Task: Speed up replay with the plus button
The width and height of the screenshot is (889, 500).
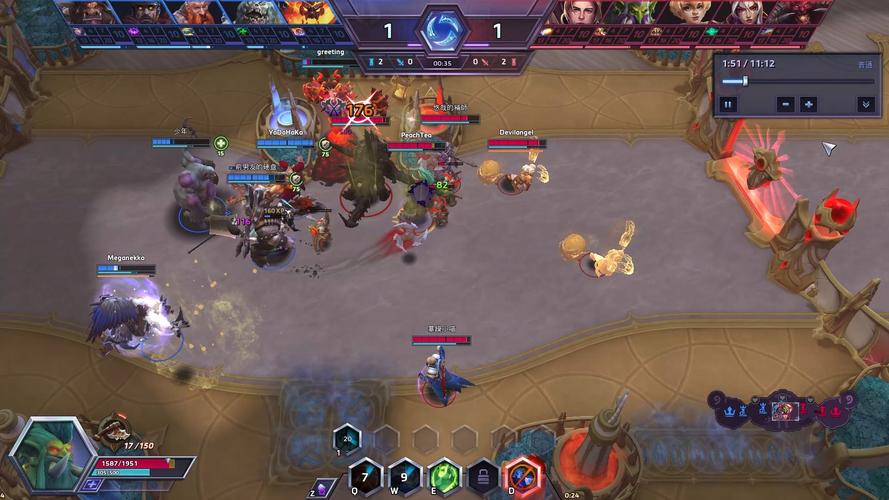Action: click(809, 104)
